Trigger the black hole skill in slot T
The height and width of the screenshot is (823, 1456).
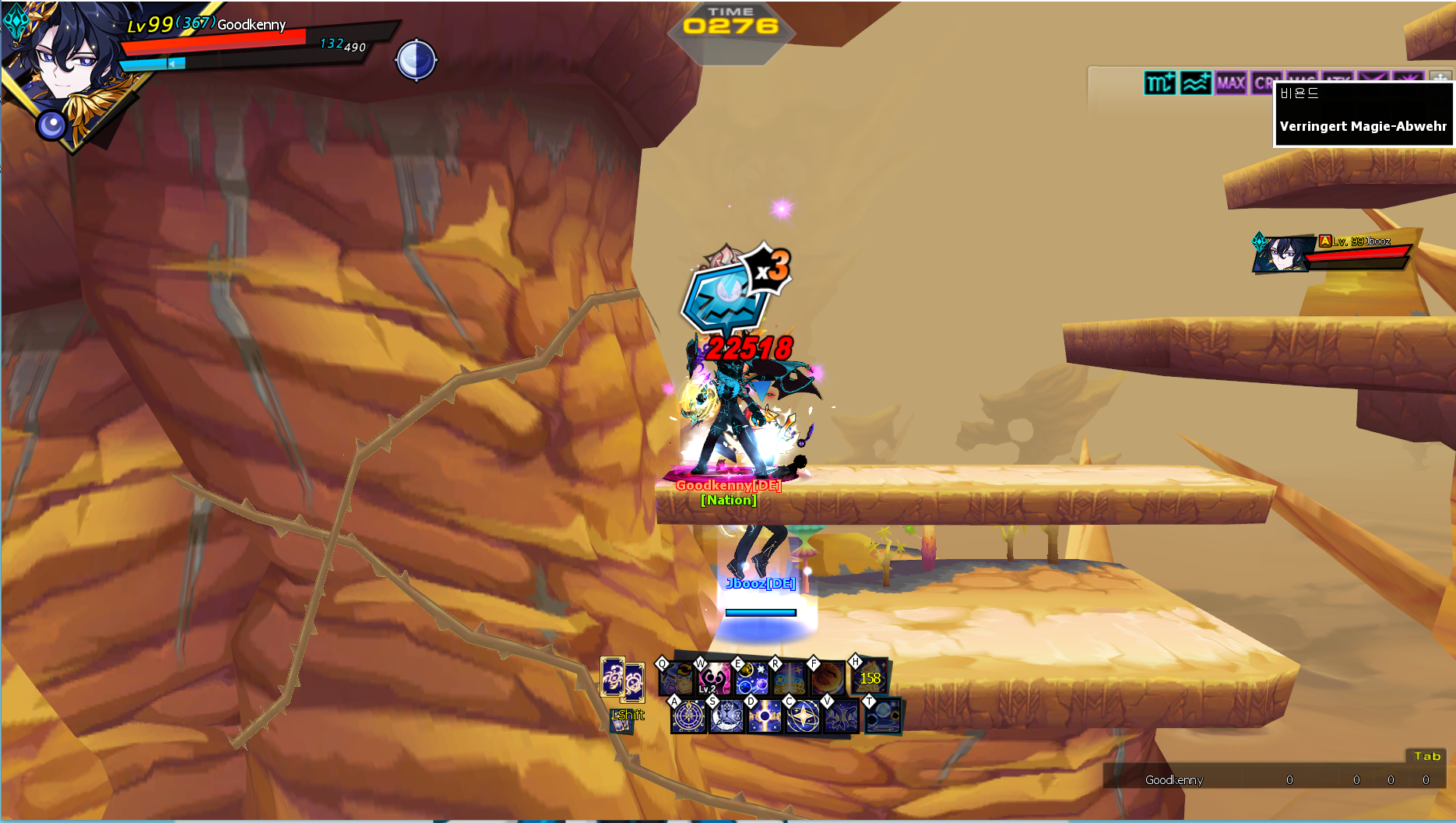[x=883, y=716]
